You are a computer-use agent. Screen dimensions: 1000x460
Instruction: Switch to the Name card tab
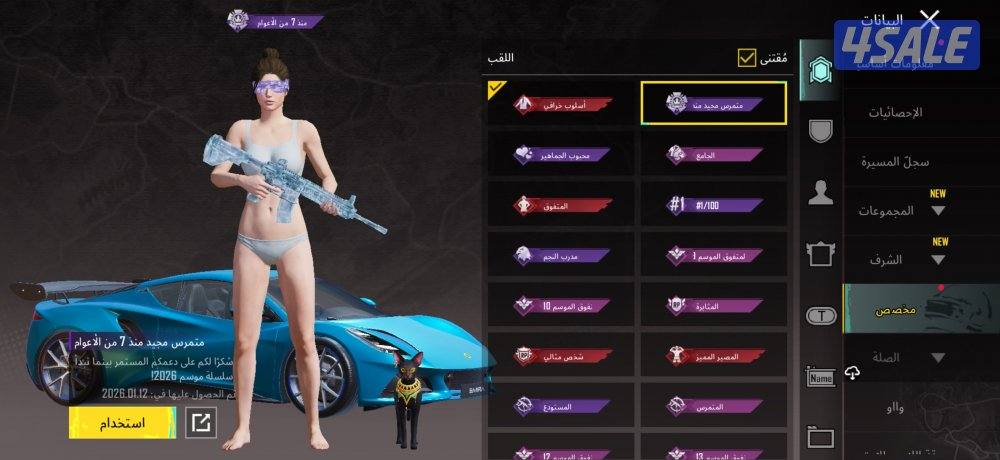point(820,377)
